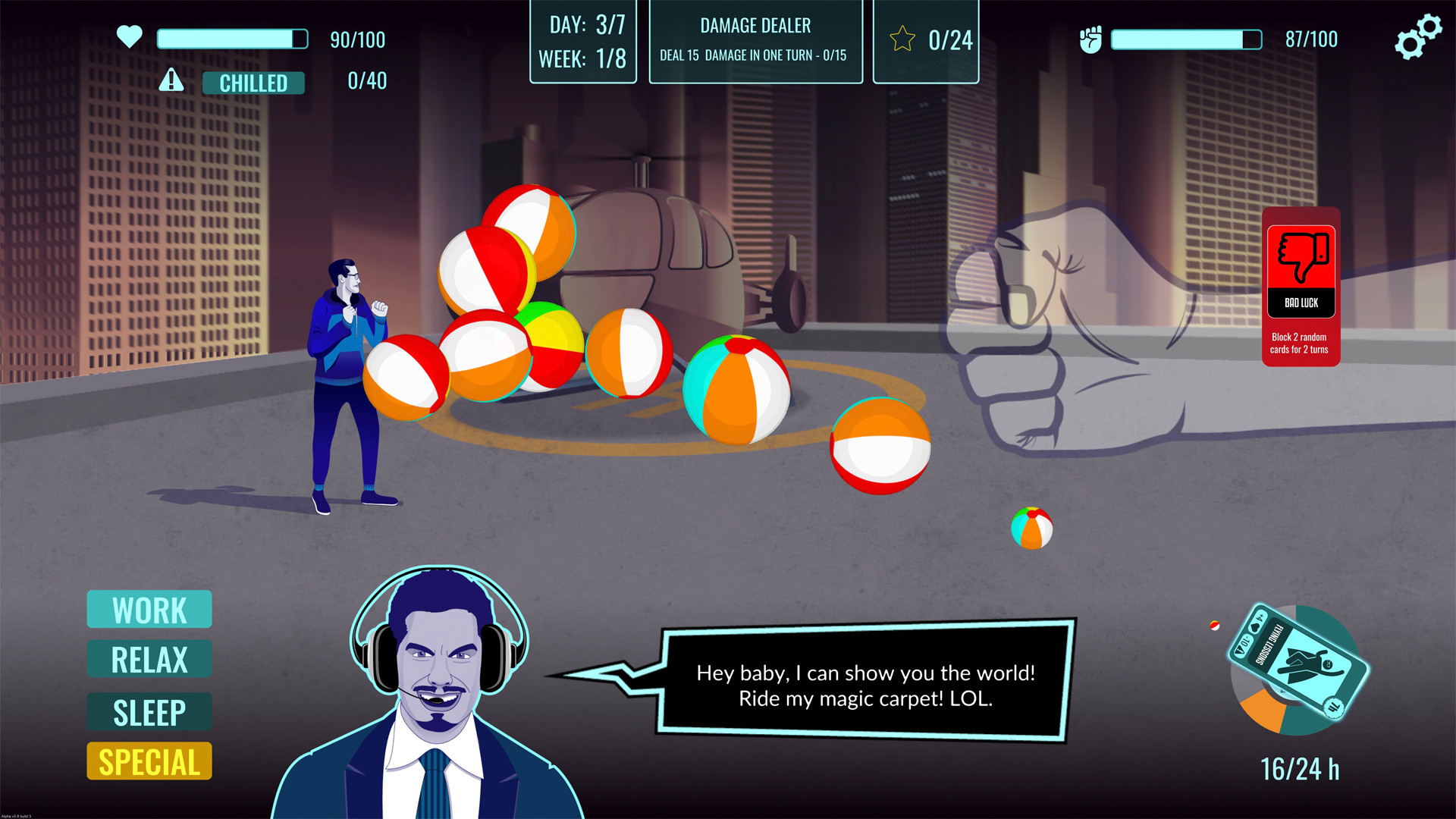Click the fist energy icon

[1092, 39]
